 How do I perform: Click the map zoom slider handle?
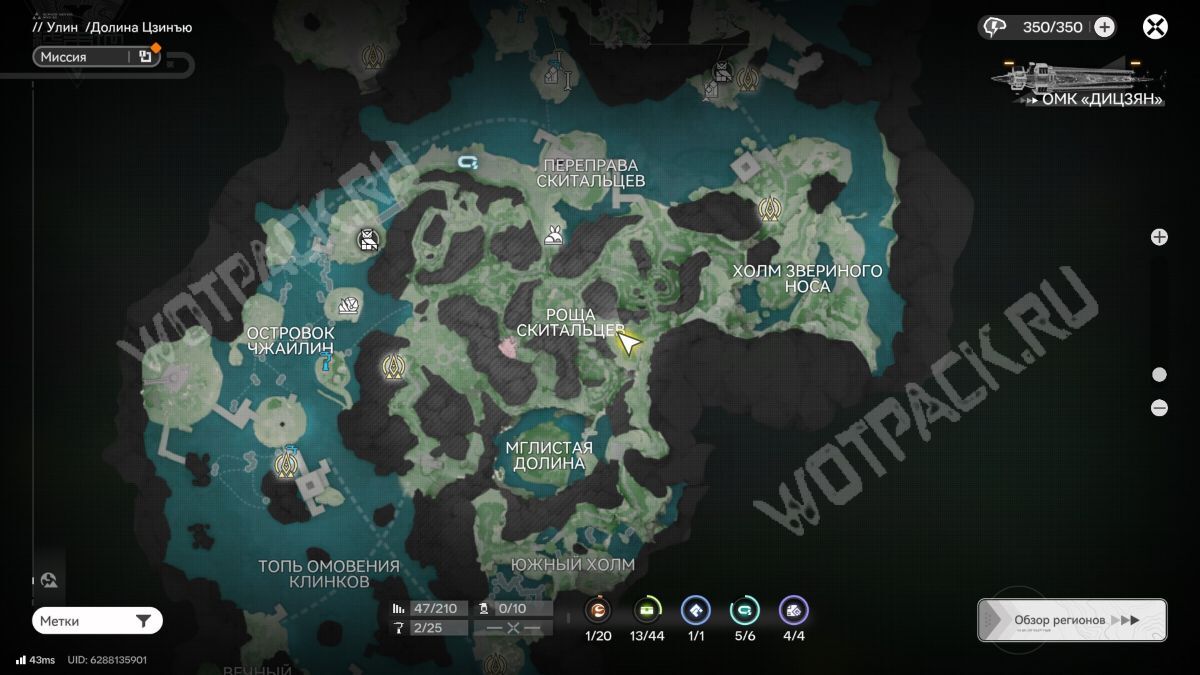point(1159,375)
